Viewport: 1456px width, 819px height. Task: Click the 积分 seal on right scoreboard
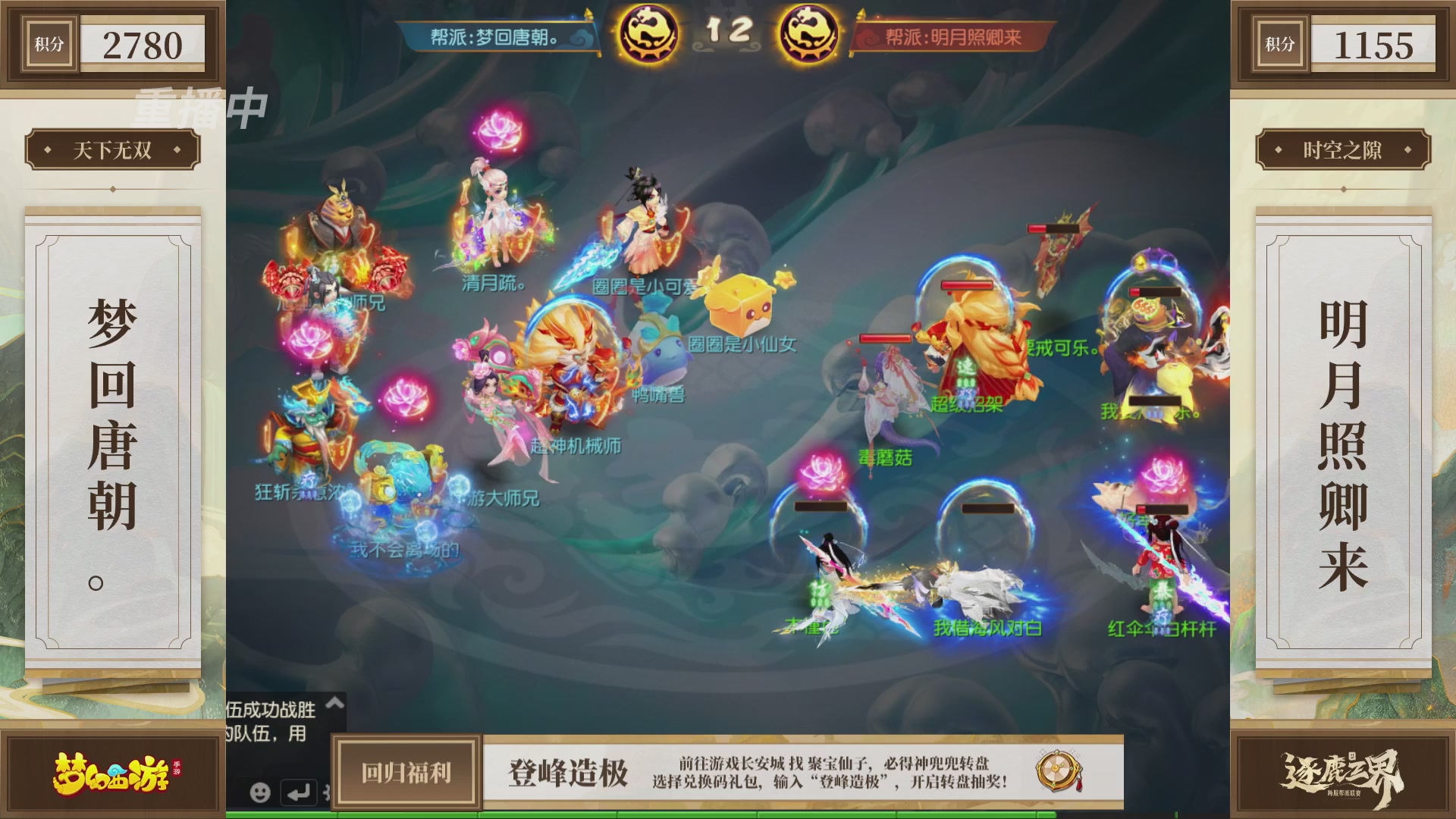tap(1280, 43)
